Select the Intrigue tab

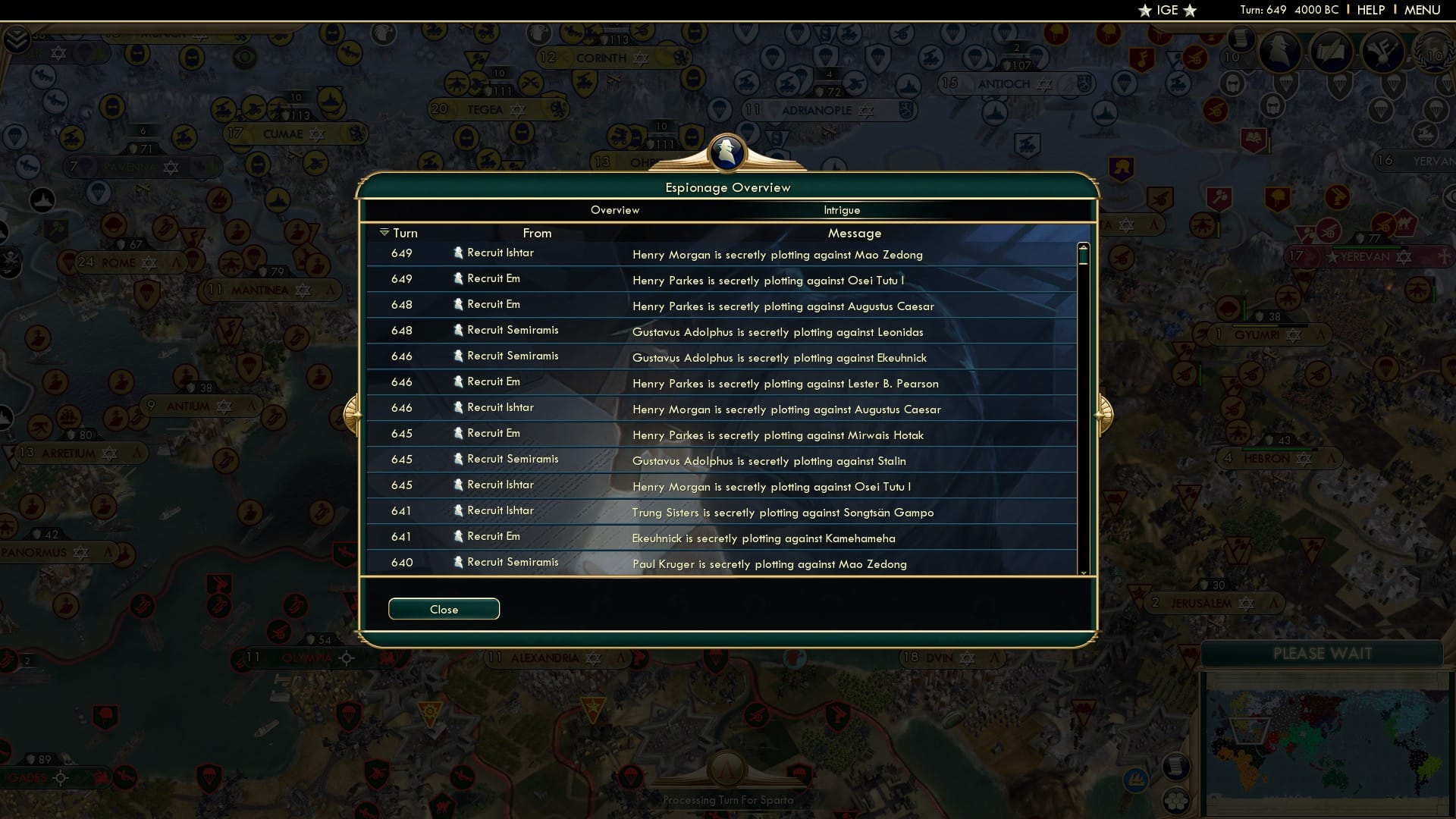coord(843,210)
